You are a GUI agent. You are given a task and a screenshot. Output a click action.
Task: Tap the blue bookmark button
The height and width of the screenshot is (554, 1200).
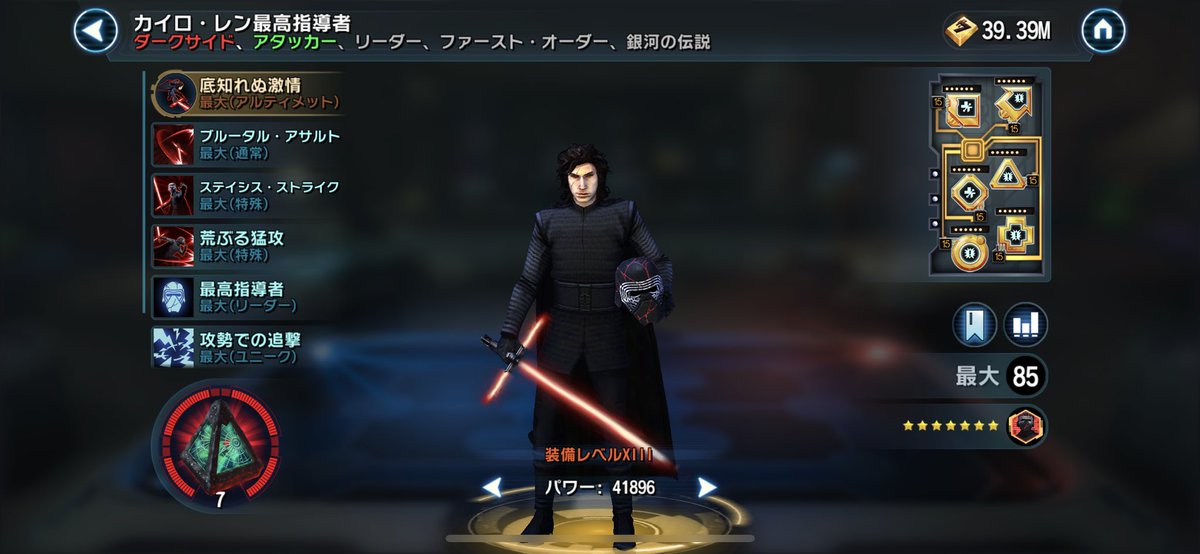[x=974, y=324]
